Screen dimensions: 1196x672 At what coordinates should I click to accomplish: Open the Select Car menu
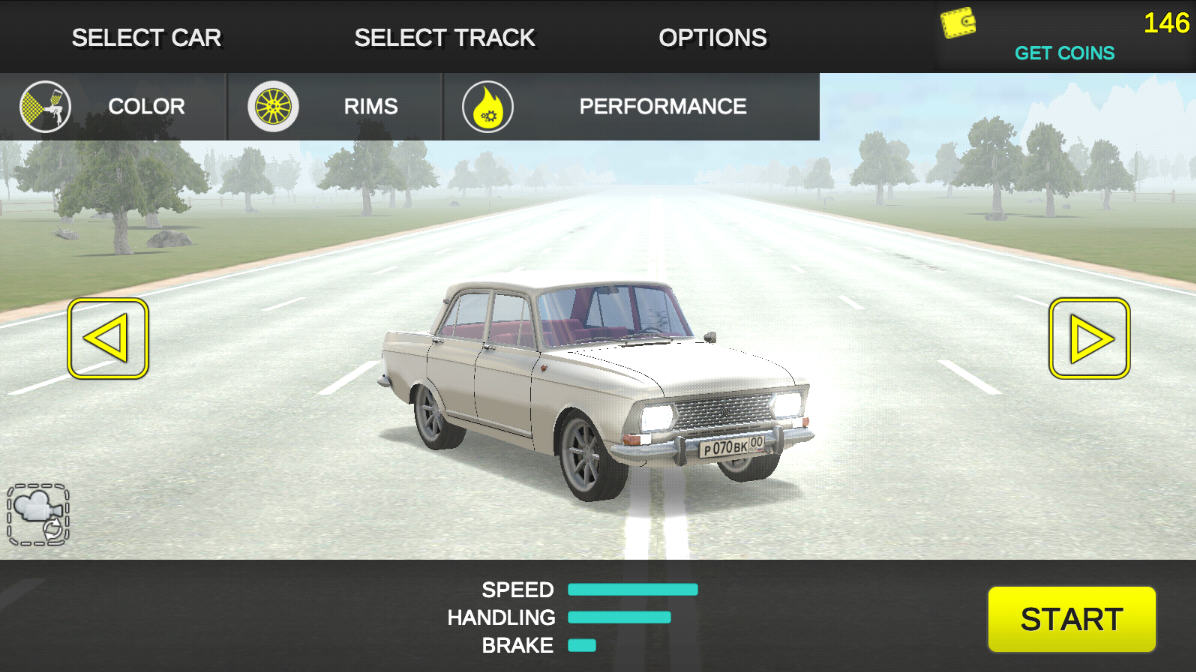tap(146, 38)
